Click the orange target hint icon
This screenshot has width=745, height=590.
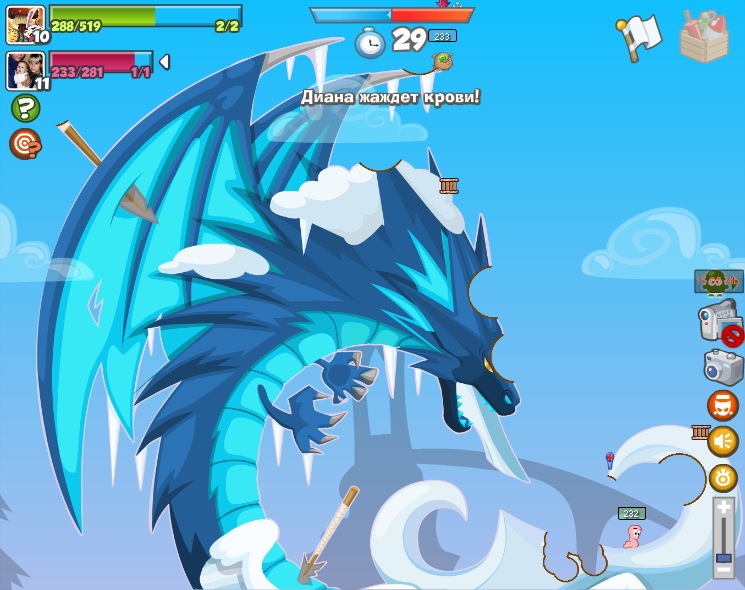[x=24, y=144]
